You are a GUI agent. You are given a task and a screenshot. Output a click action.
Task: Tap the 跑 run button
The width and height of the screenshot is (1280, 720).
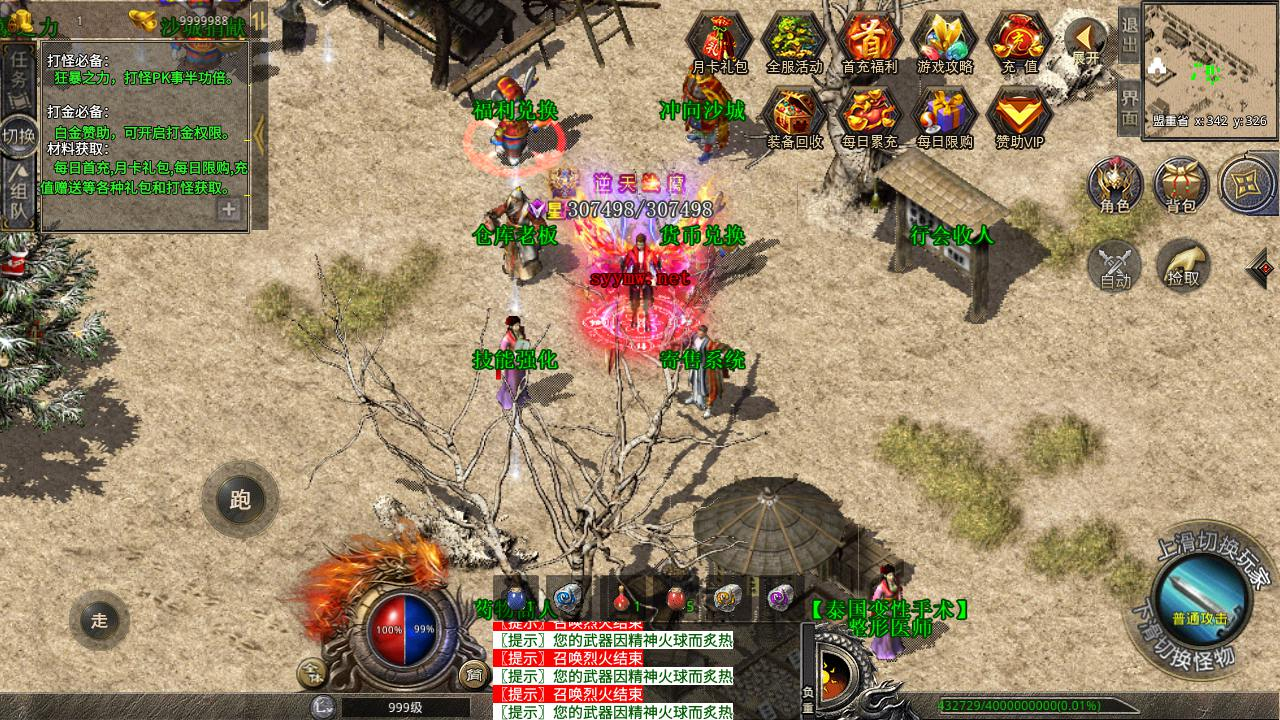click(x=240, y=500)
